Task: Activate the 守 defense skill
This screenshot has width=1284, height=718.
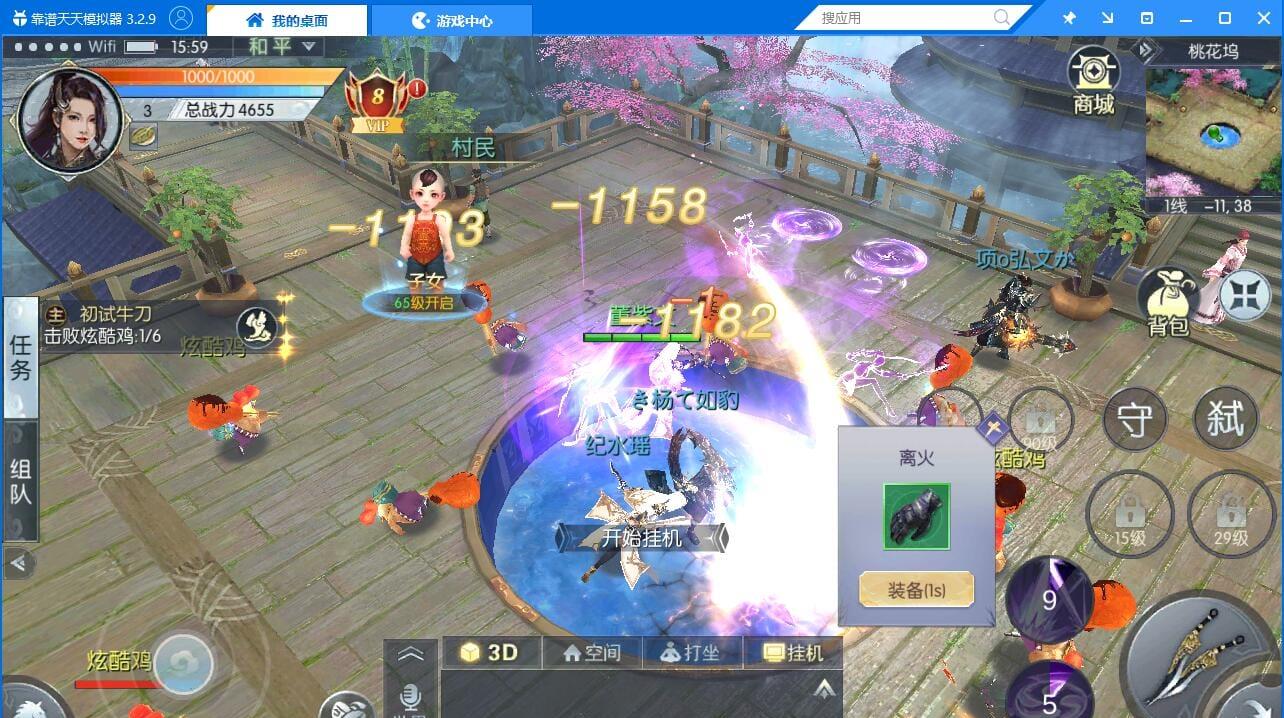Action: coord(1134,421)
